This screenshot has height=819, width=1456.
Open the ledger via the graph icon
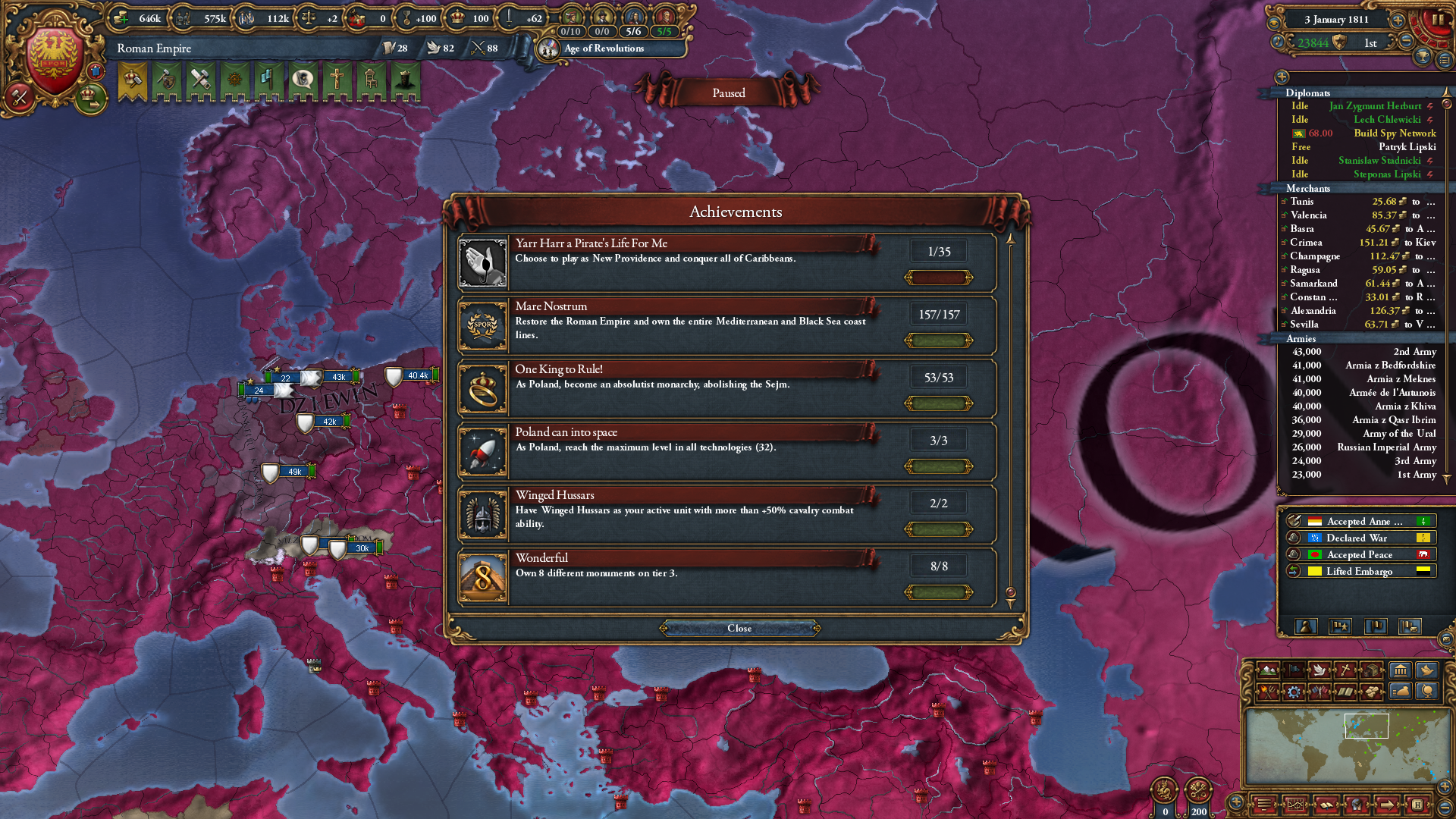coord(1296,805)
